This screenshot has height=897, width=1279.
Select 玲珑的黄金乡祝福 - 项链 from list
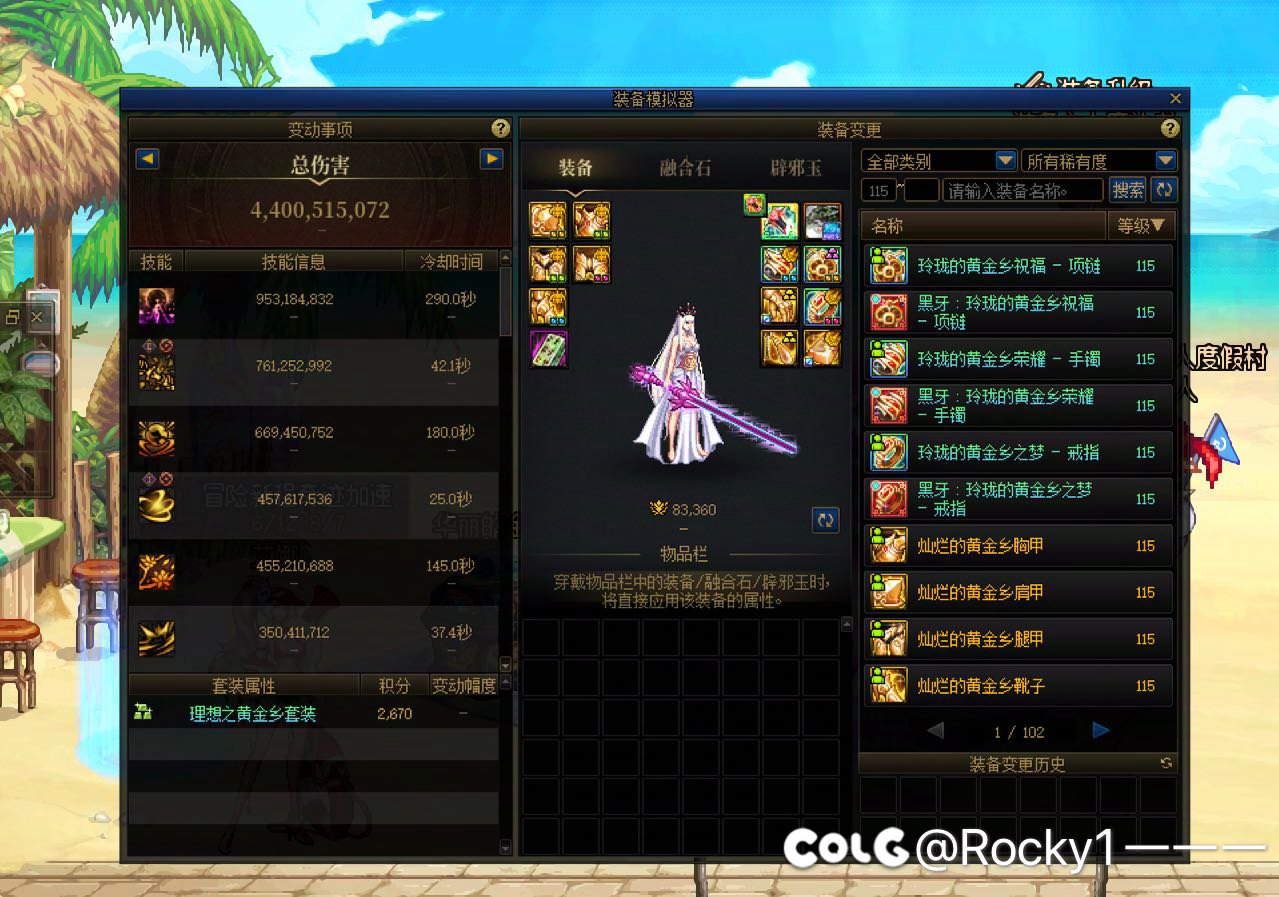coord(1016,266)
